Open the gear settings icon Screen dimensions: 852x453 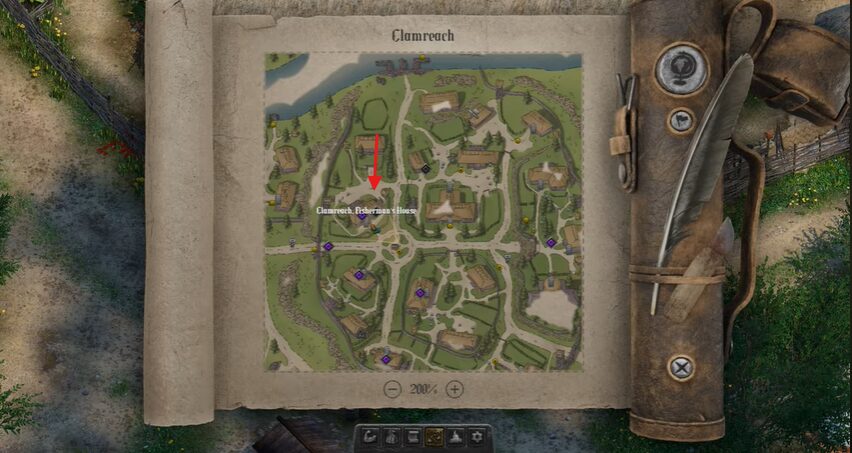[x=477, y=436]
